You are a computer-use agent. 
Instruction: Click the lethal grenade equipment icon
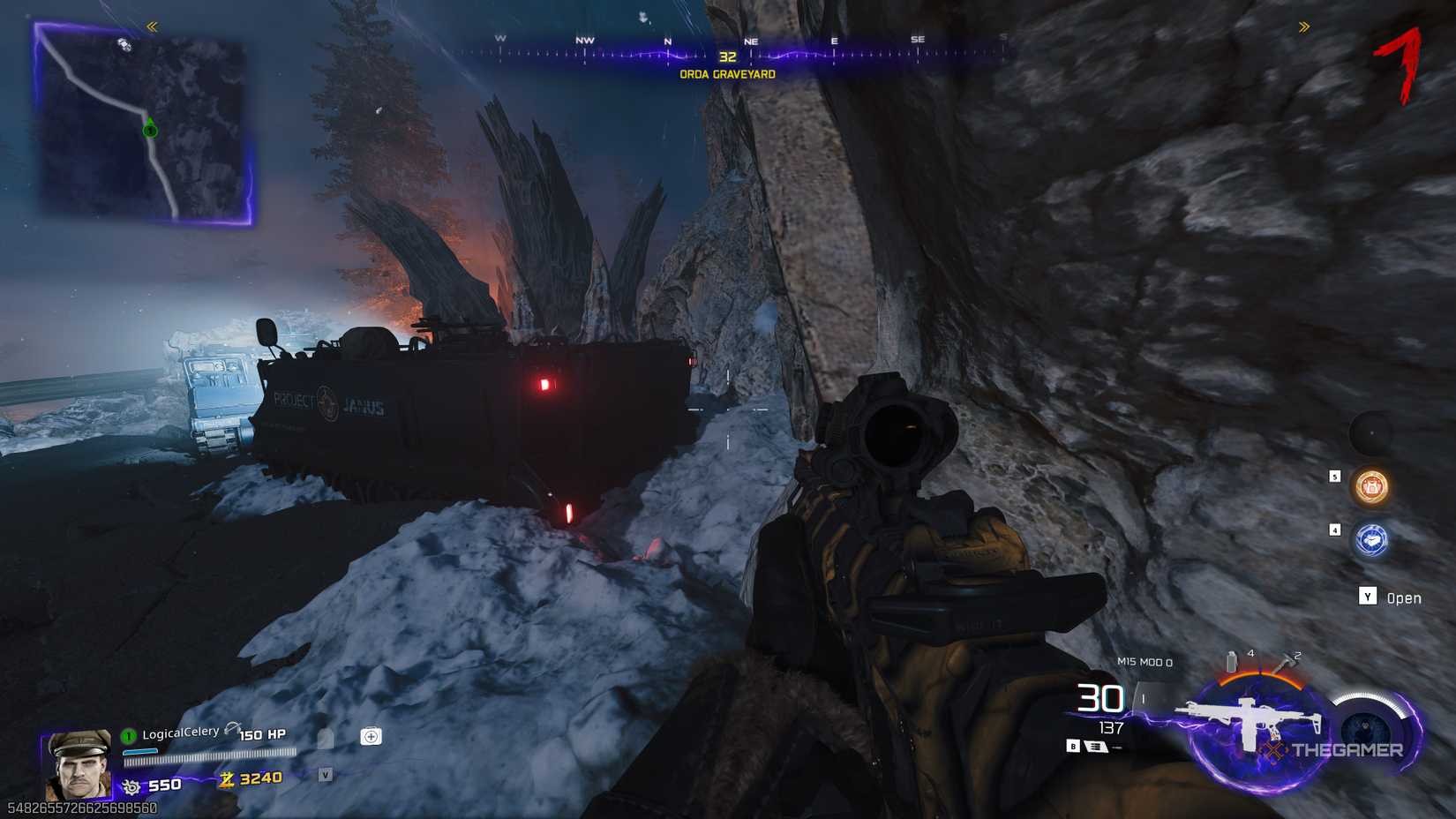[1231, 662]
